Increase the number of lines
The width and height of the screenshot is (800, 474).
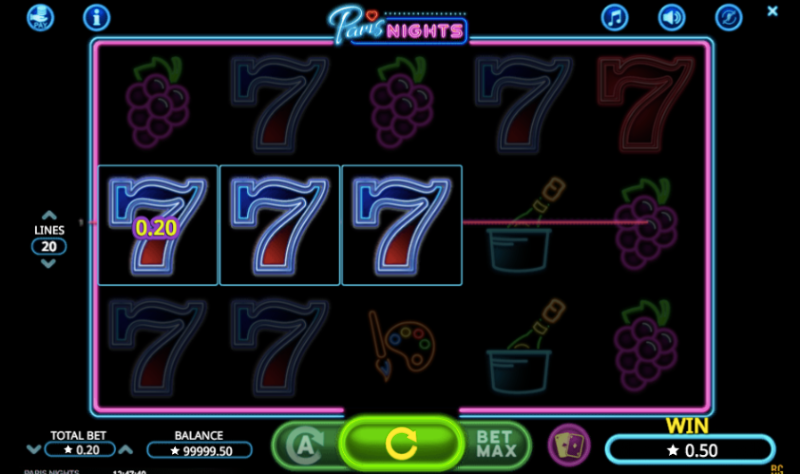tap(48, 215)
